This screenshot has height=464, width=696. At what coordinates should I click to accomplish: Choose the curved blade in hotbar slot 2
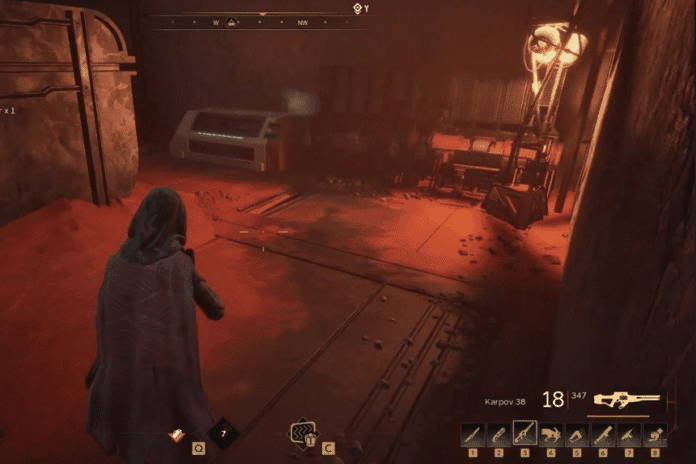point(499,434)
